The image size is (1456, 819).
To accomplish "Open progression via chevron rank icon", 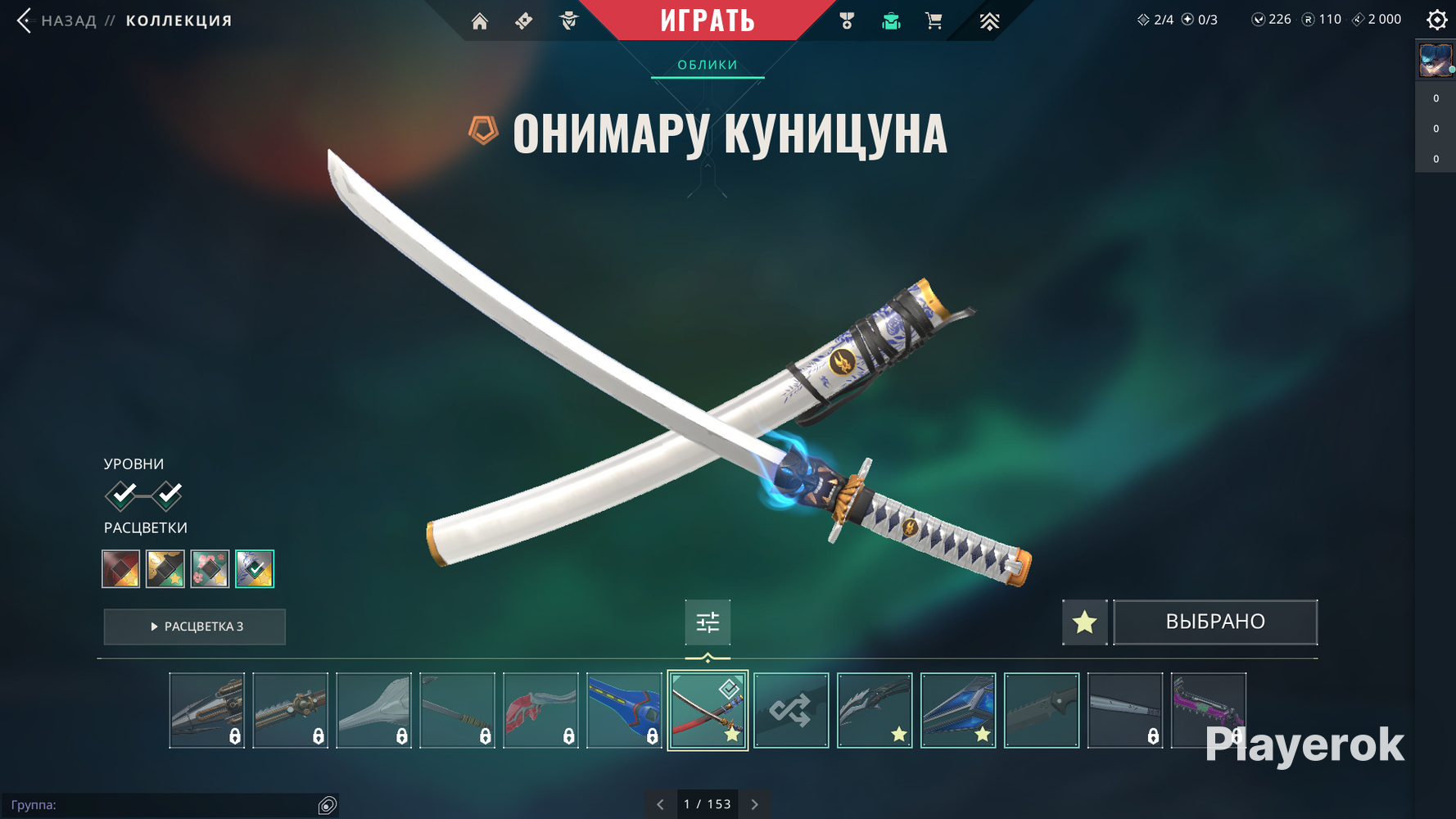I will (x=989, y=21).
